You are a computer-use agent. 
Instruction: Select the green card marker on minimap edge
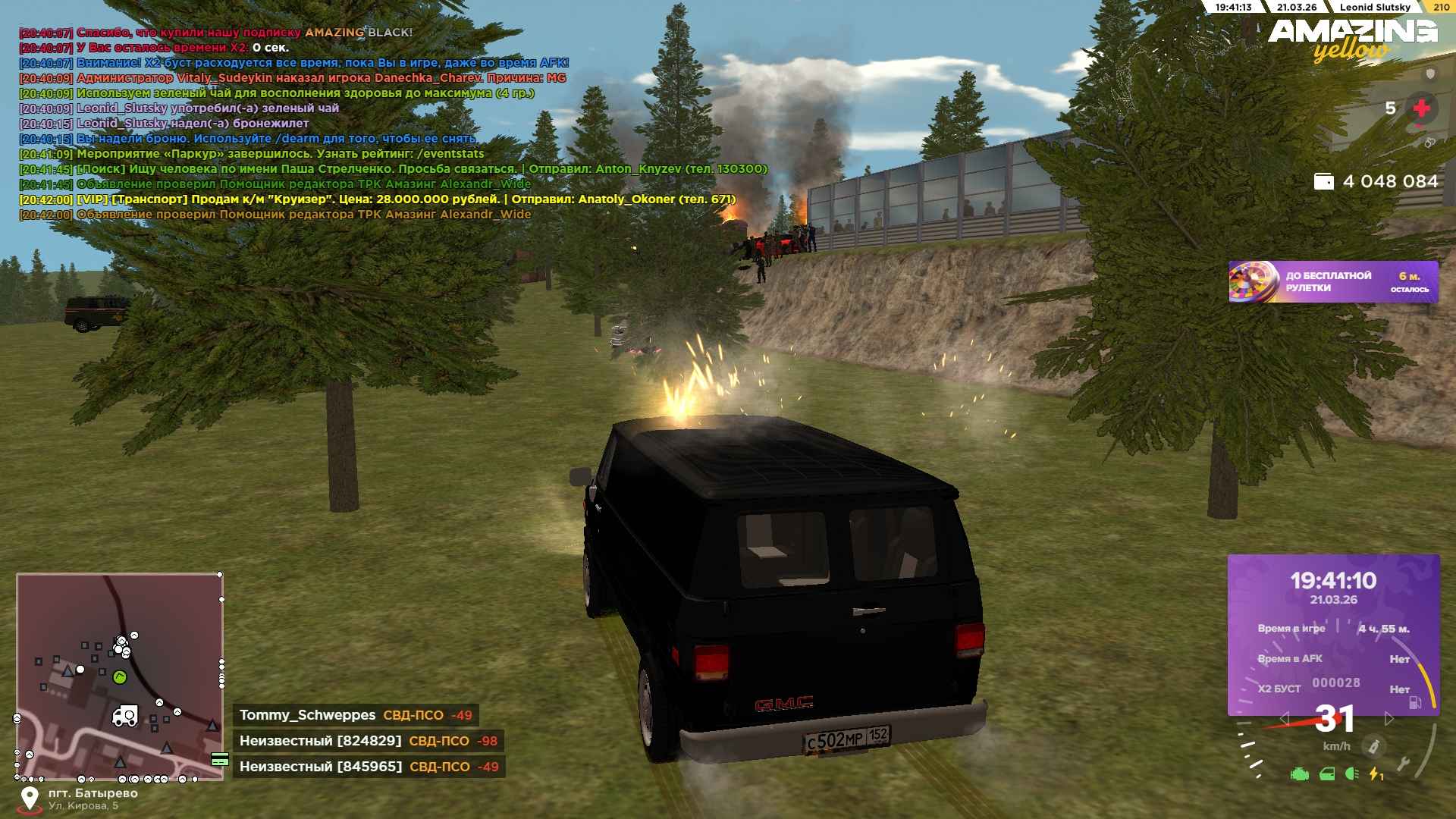(x=220, y=759)
